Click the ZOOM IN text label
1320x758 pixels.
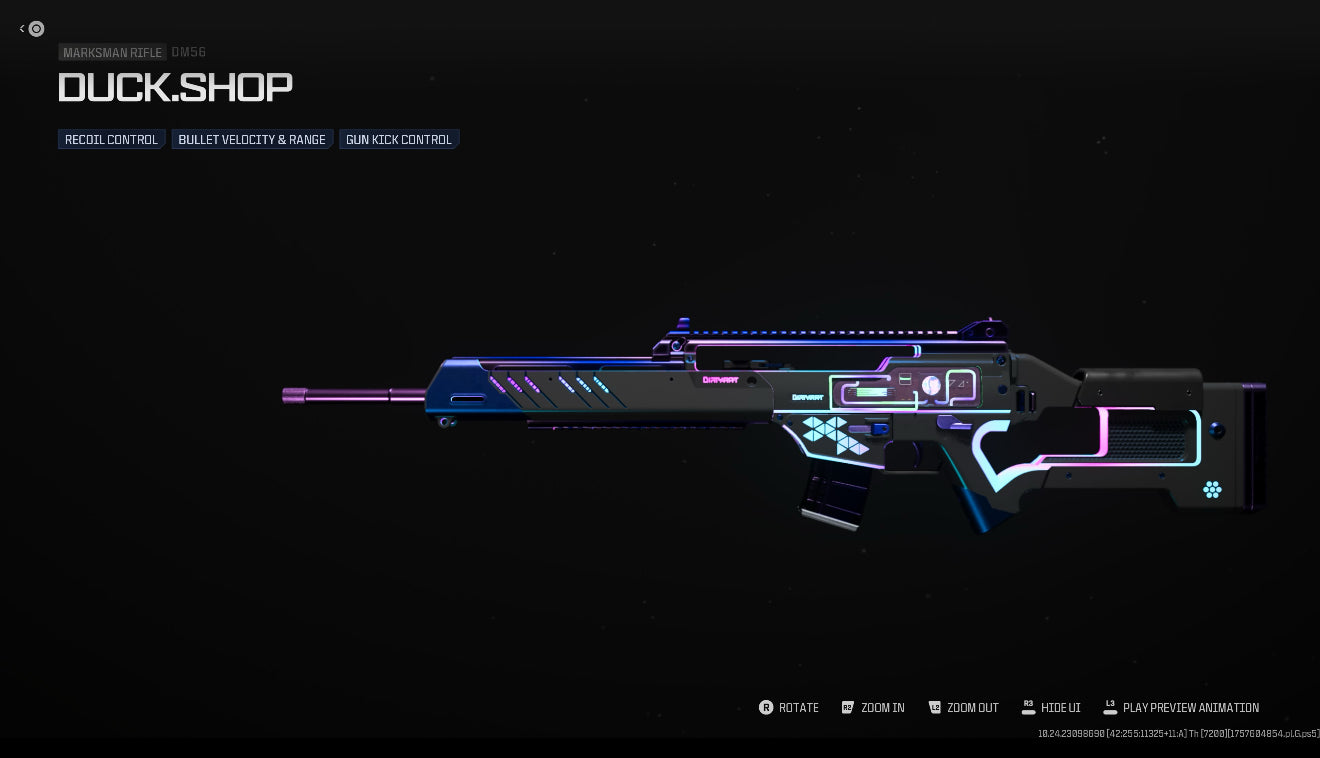pos(883,708)
